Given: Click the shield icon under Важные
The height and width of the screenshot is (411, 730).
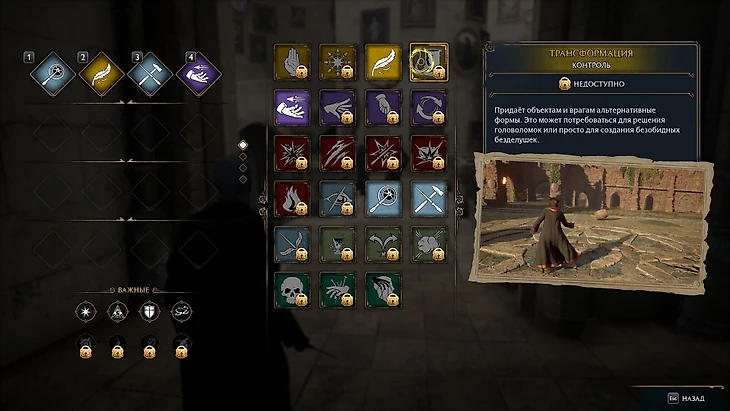Looking at the screenshot, I should pyautogui.click(x=149, y=312).
